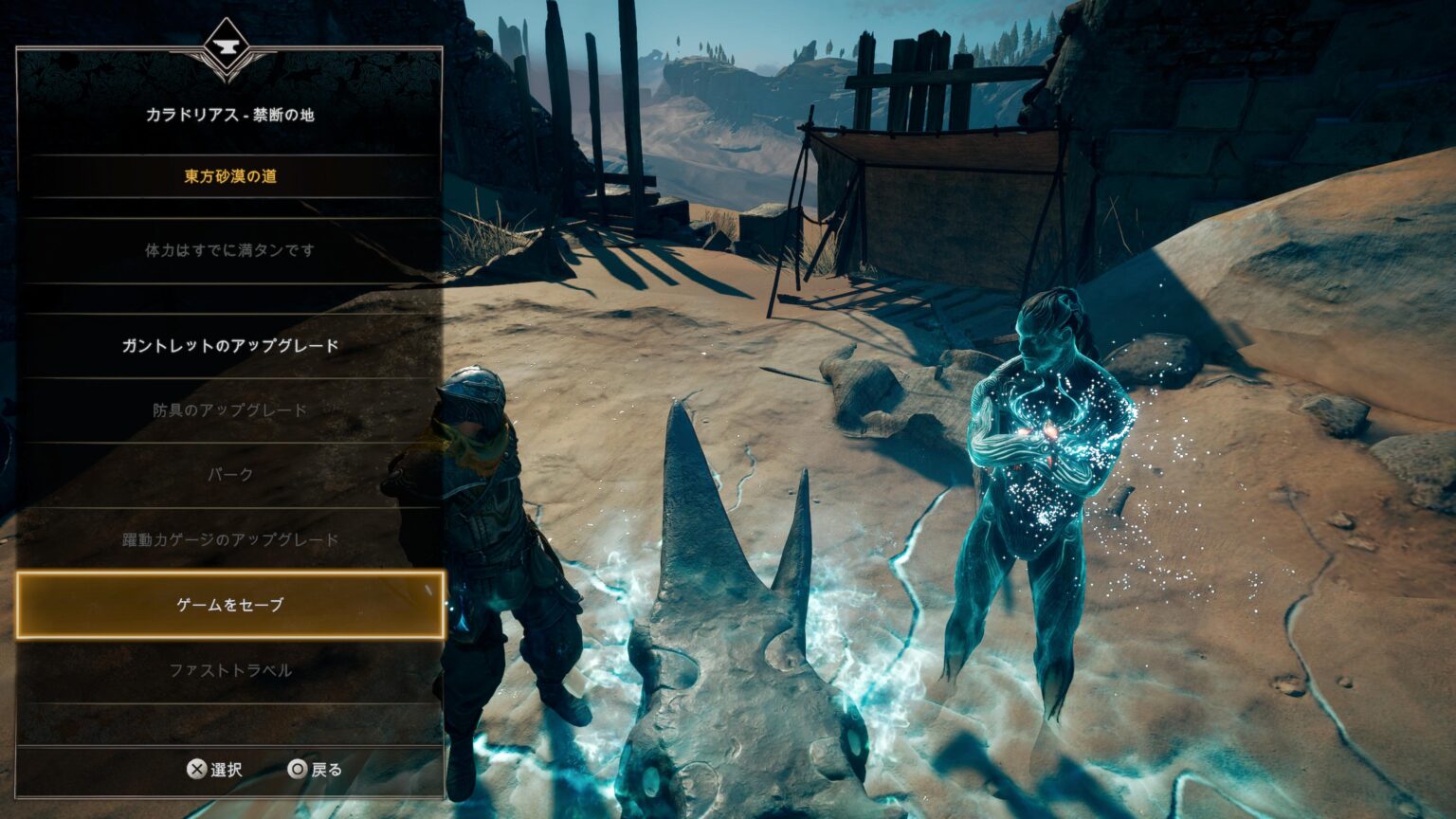Click the 体力はすでに満タンです entry
Image resolution: width=1456 pixels, height=819 pixels.
(230, 251)
